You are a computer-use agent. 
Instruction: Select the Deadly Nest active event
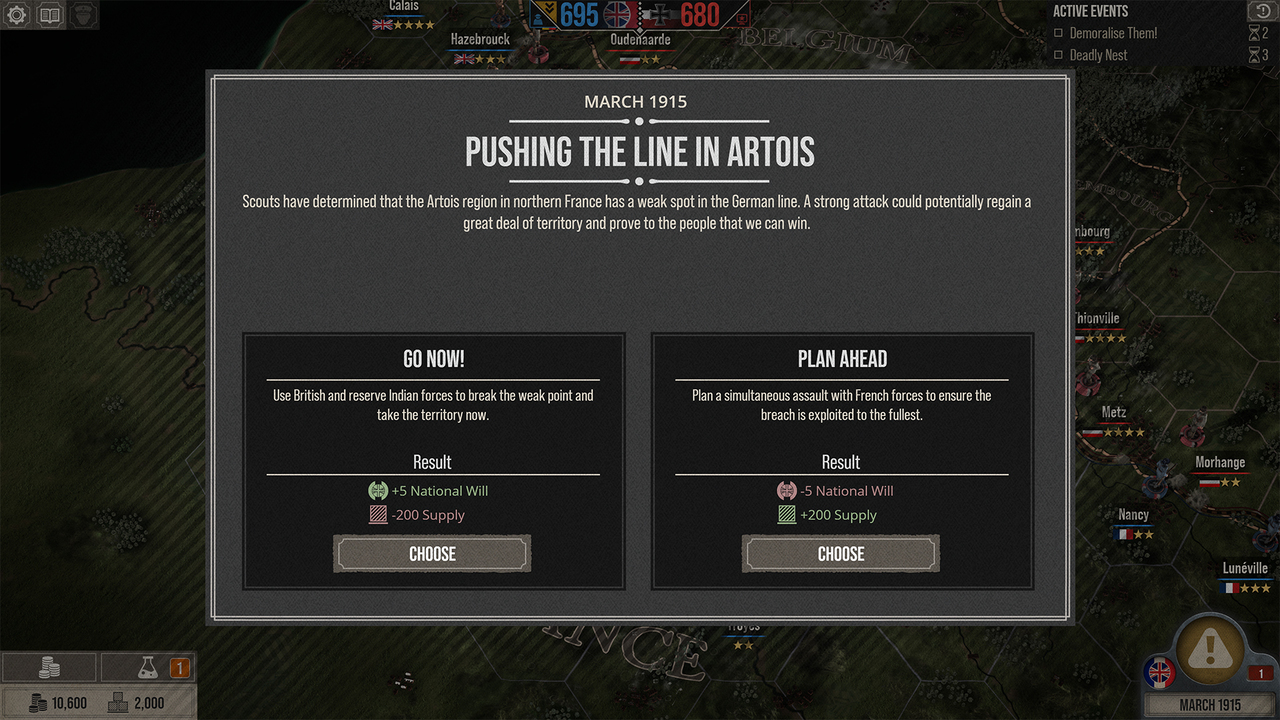pos(1098,55)
